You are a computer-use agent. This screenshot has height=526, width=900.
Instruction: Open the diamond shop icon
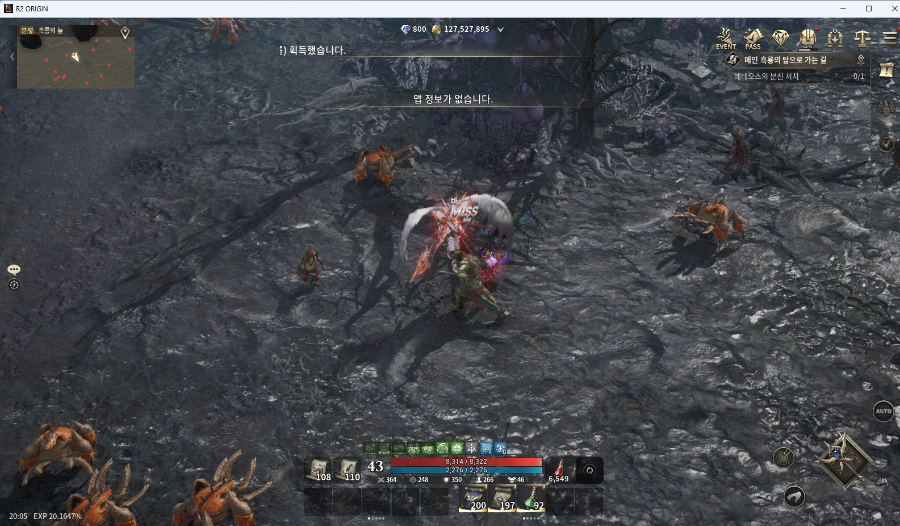point(780,38)
